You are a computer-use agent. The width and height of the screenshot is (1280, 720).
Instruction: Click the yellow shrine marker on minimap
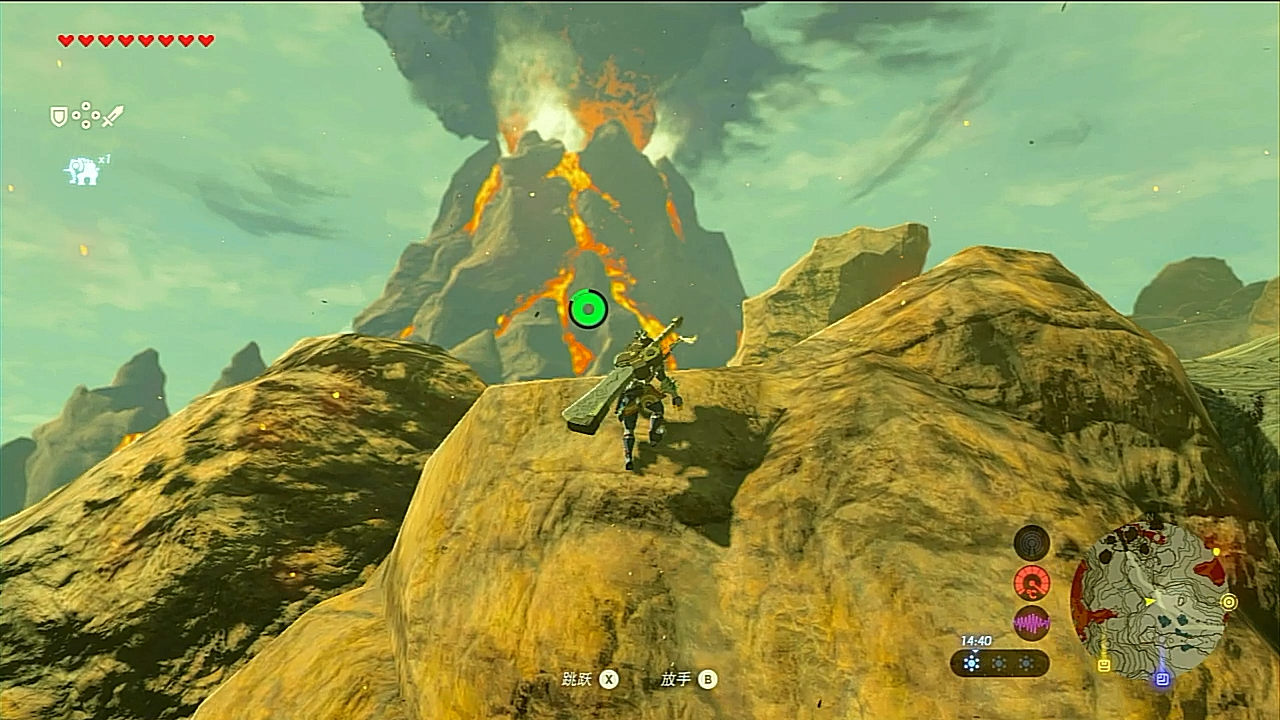tap(1104, 664)
